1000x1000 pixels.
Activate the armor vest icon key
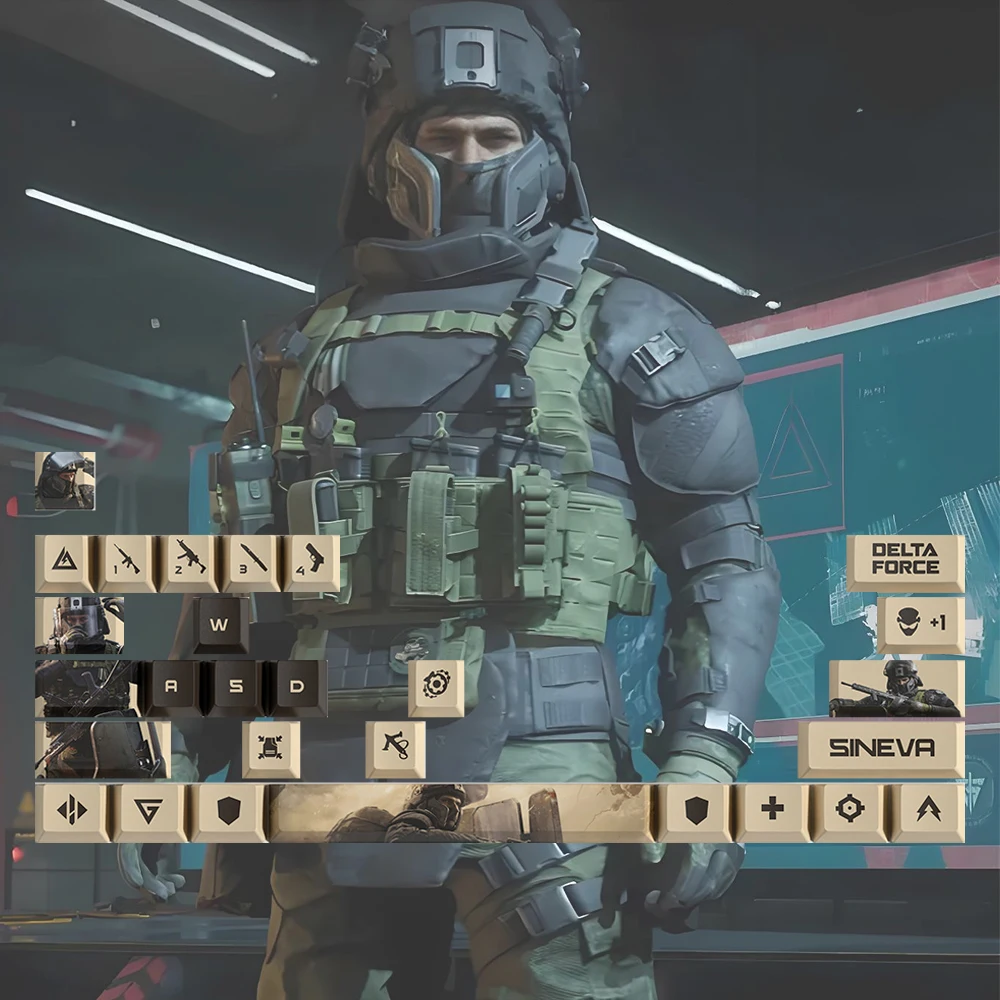click(x=271, y=748)
